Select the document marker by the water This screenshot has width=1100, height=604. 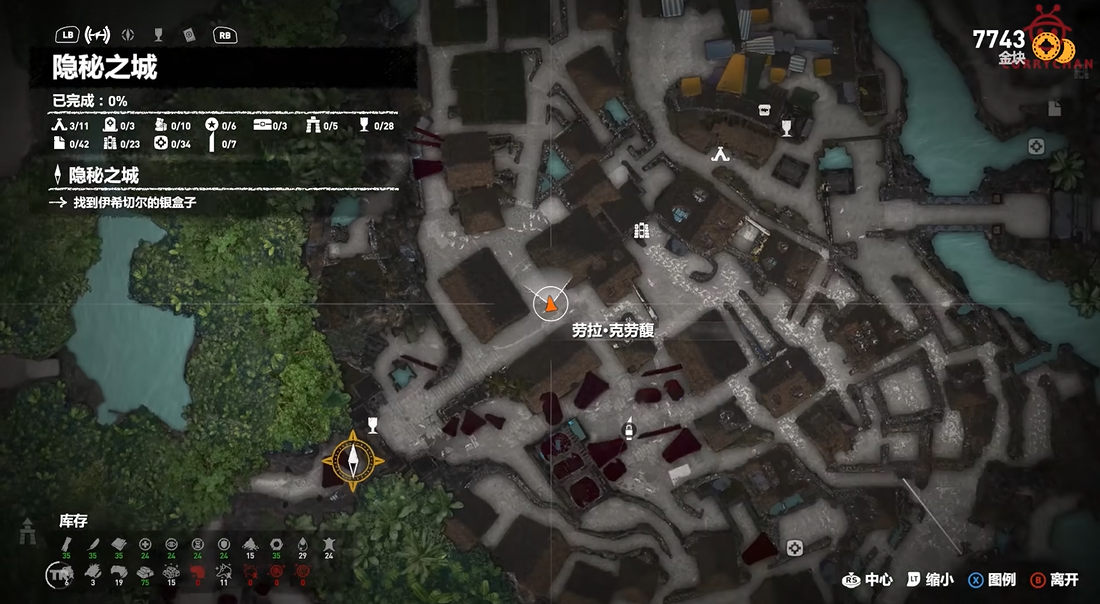point(1054,108)
